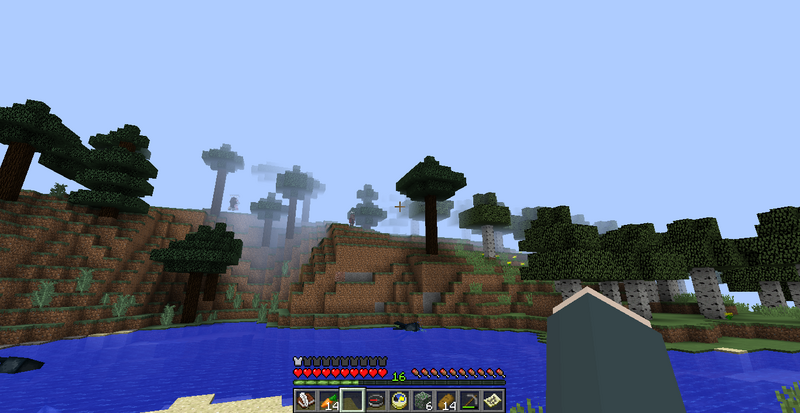The width and height of the screenshot is (800, 413).
Task: Select the bread stack of 14
Action: pos(447,401)
